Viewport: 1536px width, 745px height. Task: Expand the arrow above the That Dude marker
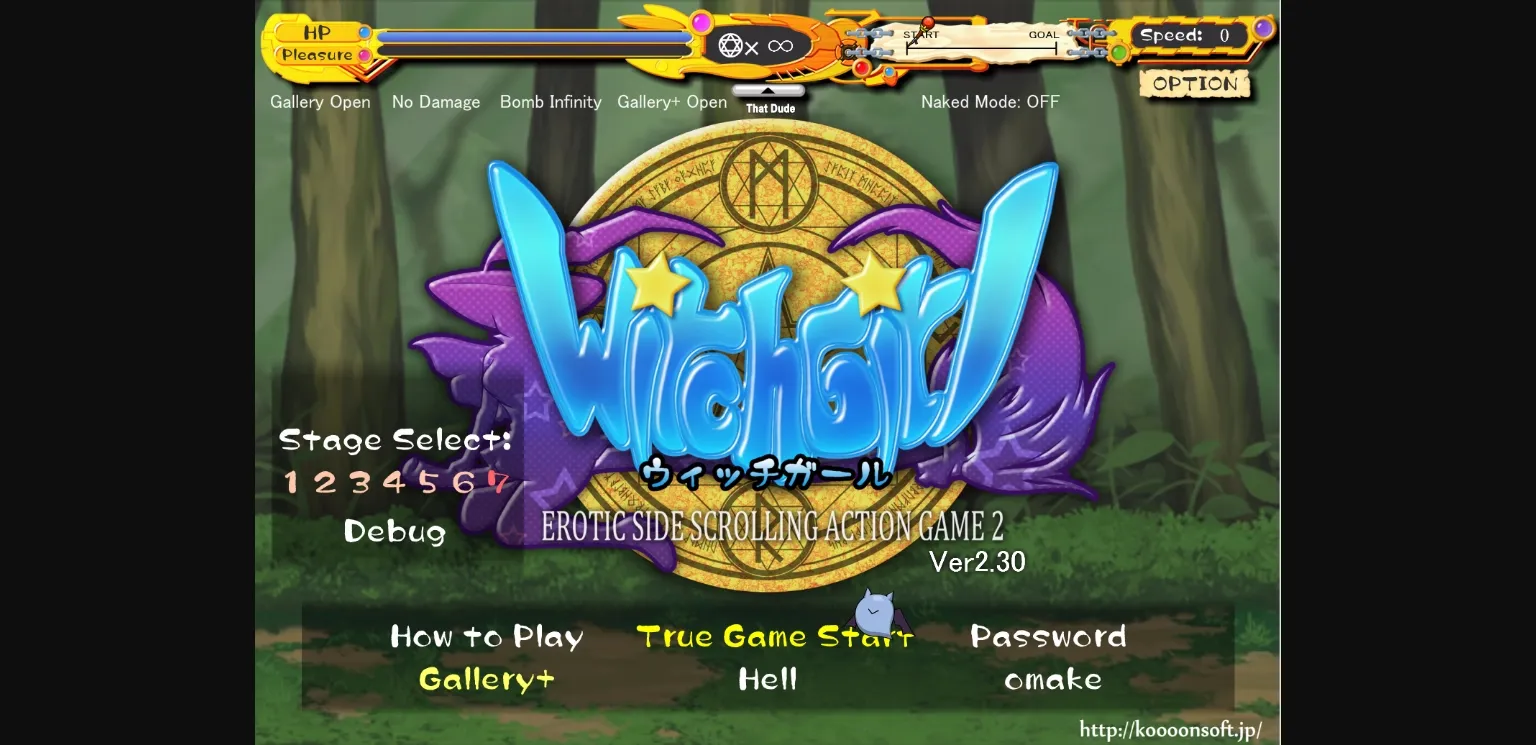(769, 92)
